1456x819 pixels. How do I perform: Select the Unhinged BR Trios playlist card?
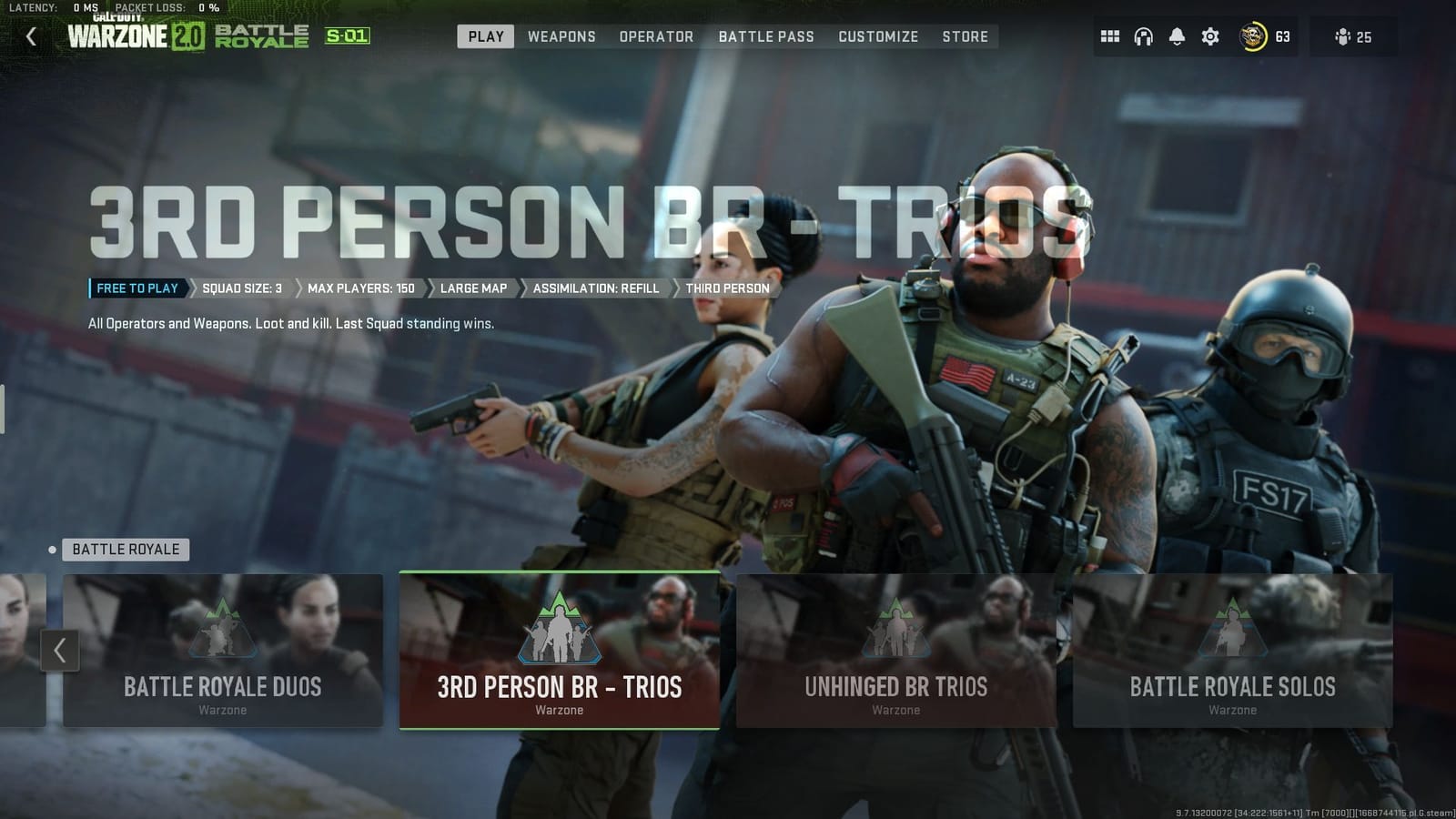pyautogui.click(x=895, y=650)
